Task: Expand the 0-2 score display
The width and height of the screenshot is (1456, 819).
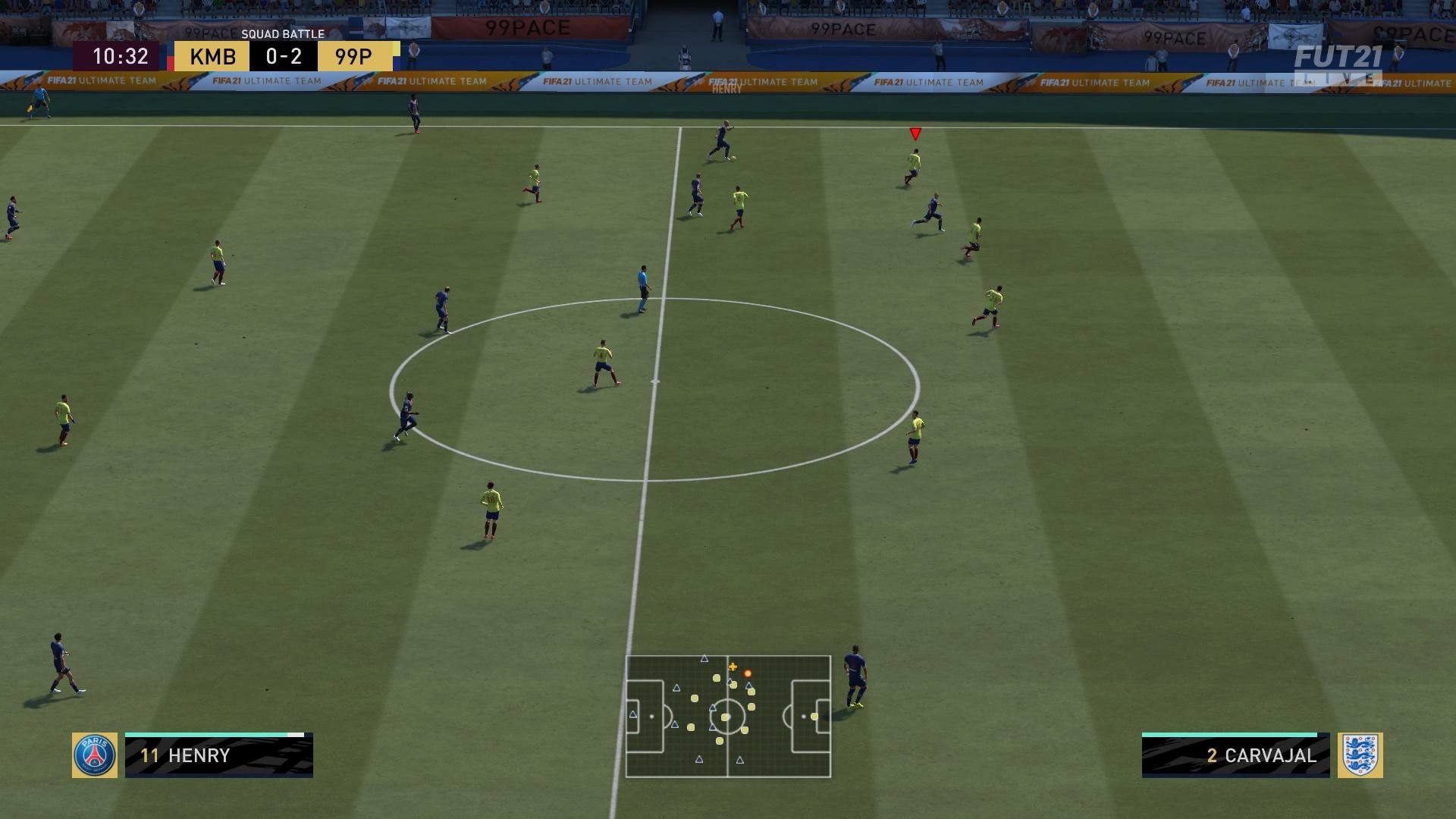Action: (283, 55)
